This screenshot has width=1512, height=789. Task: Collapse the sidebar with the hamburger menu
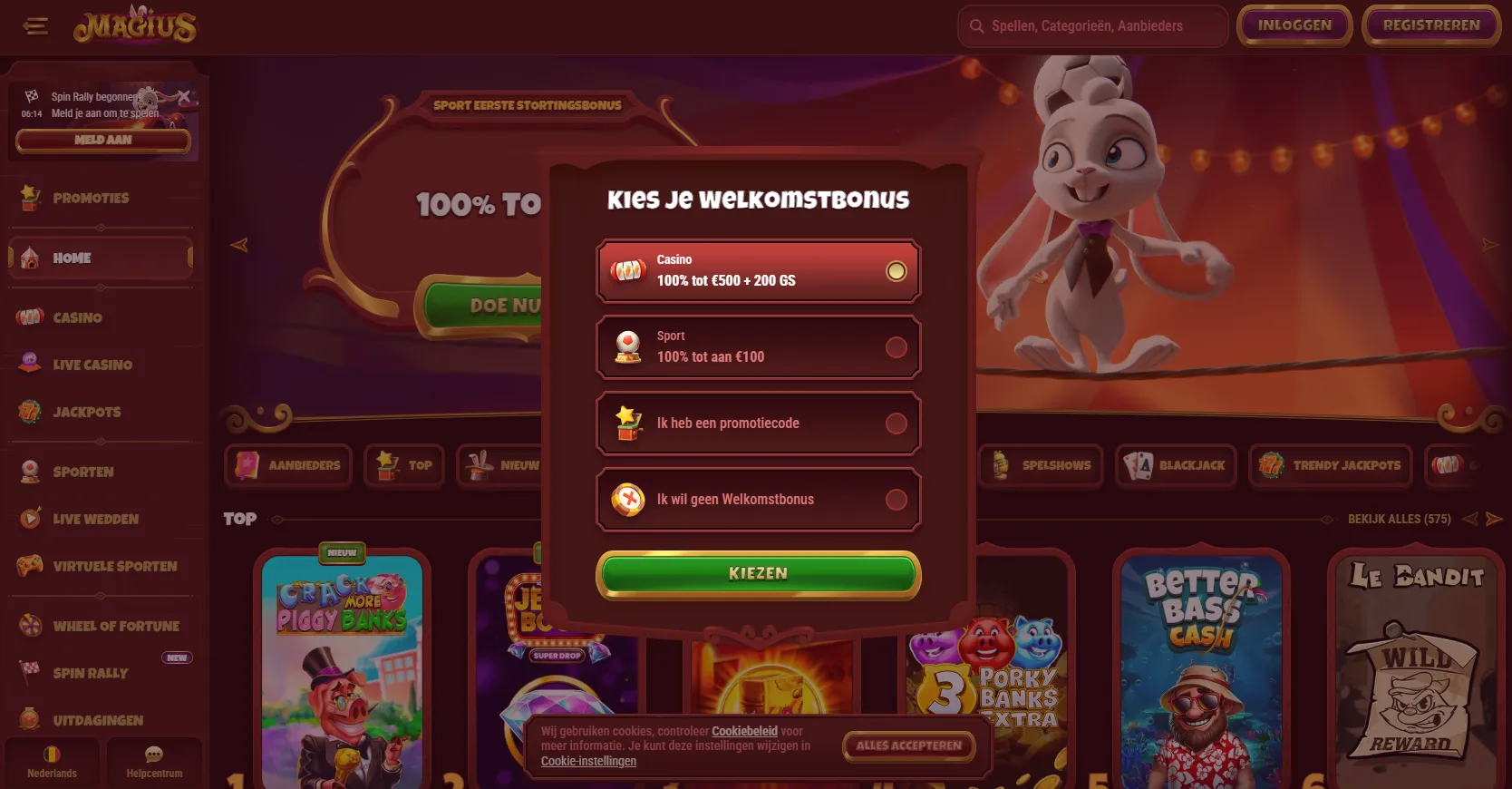(x=35, y=26)
